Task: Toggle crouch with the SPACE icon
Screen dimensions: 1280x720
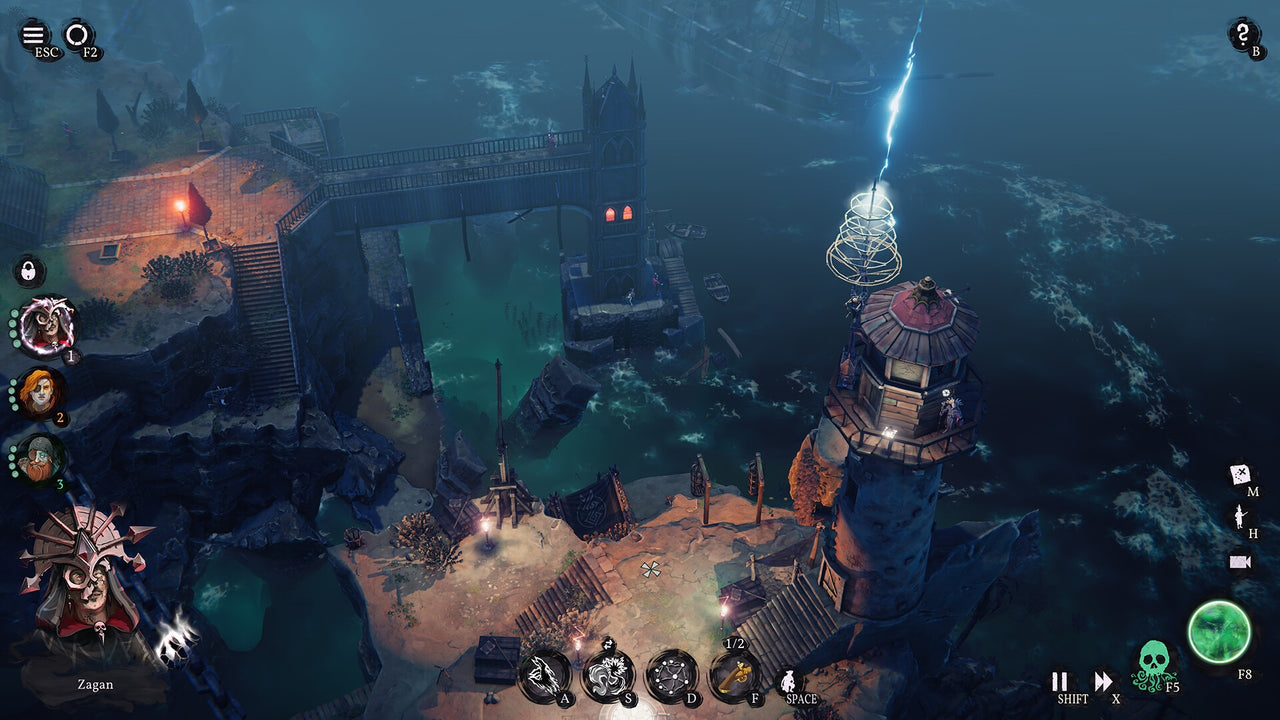Action: (x=789, y=677)
